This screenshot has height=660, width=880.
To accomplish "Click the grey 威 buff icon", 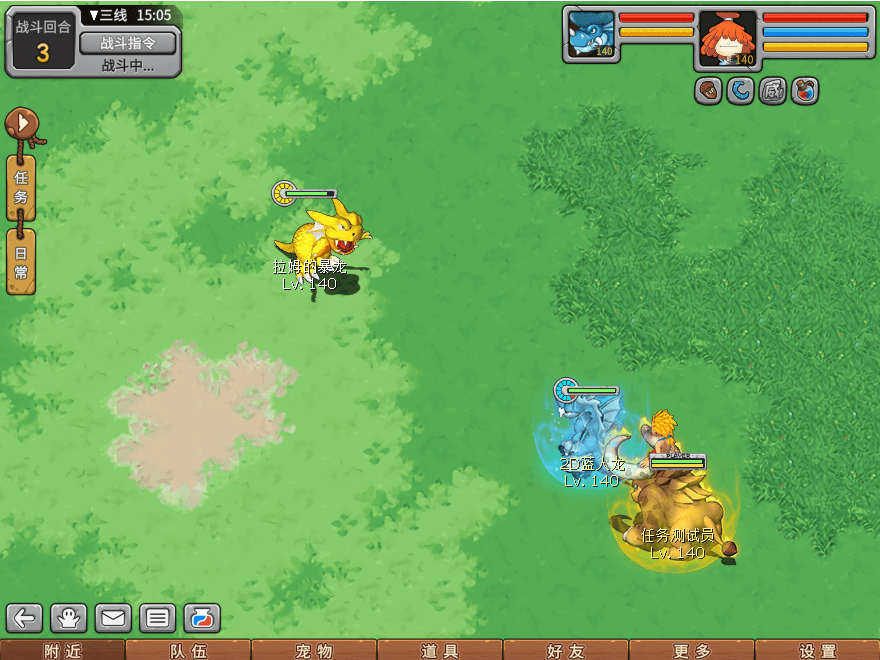I will coord(773,90).
